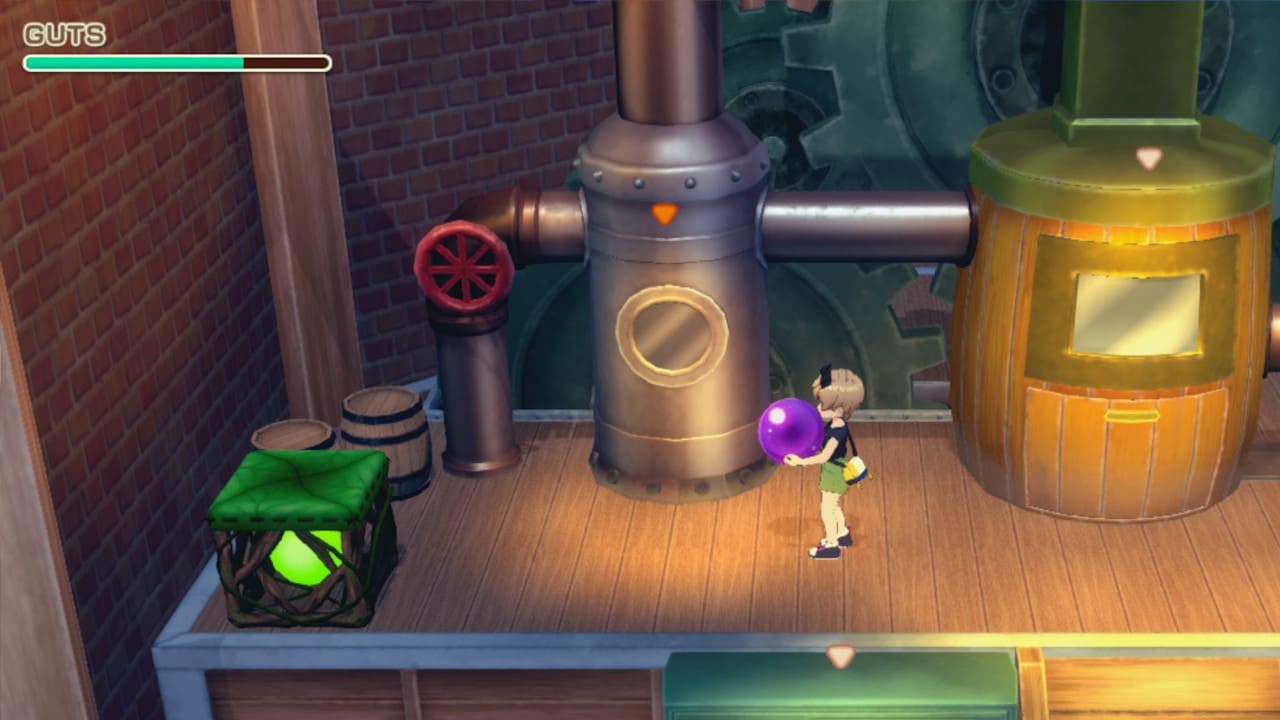Screen dimensions: 1280x720
Task: Select the orange arrow marker on the boiler
Action: [664, 213]
